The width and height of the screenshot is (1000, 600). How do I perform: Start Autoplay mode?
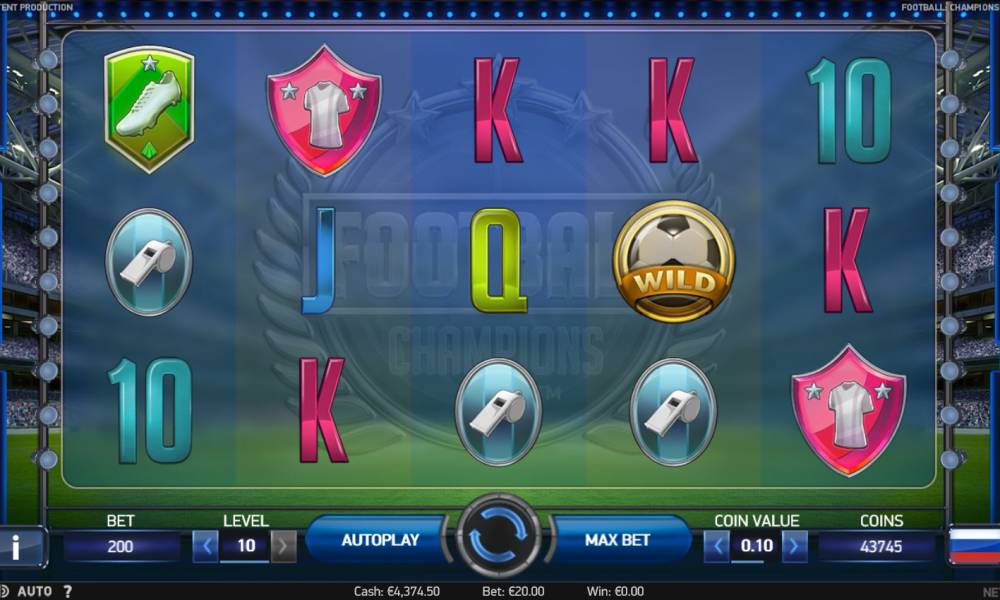(x=380, y=540)
